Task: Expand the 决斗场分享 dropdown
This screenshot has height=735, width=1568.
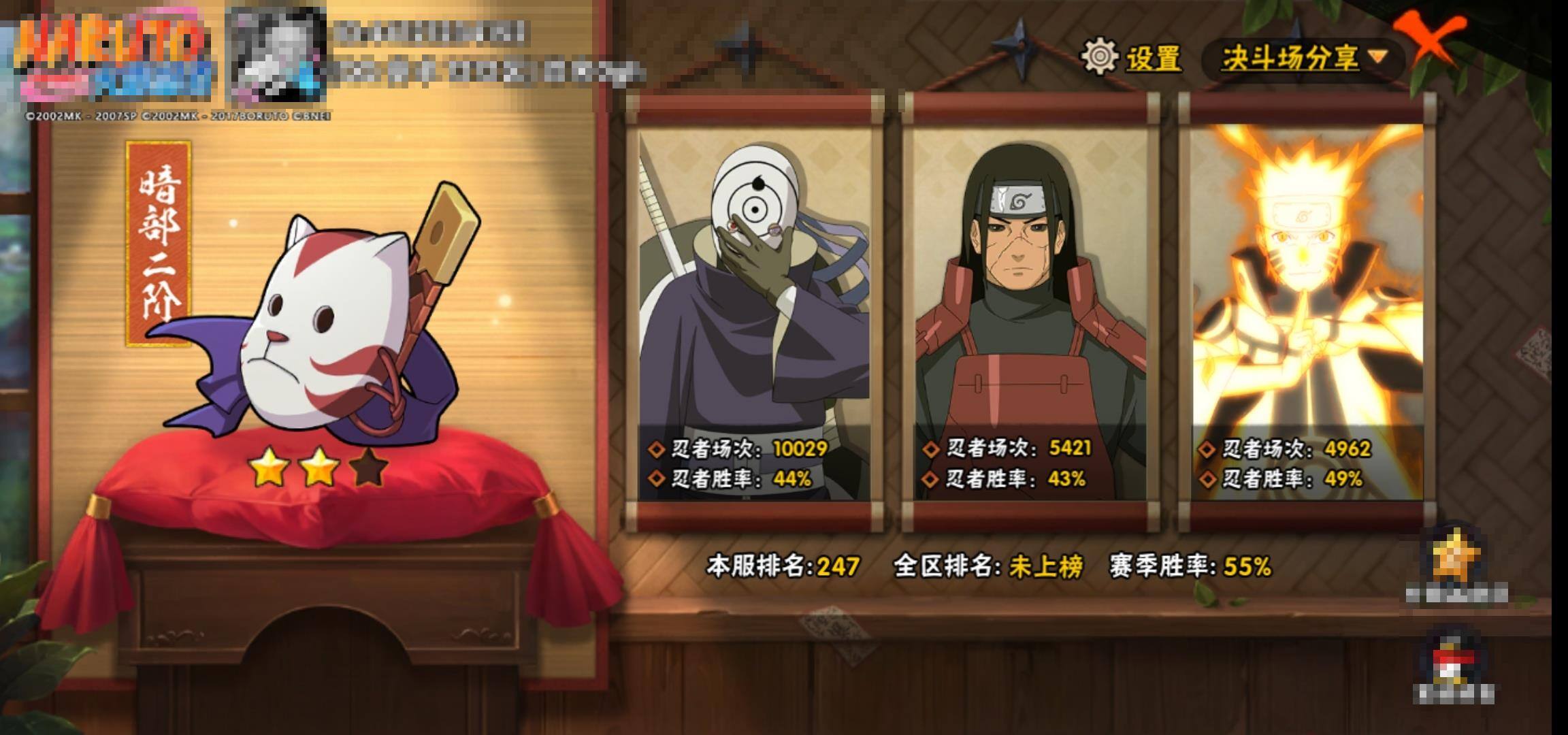Action: [1303, 59]
